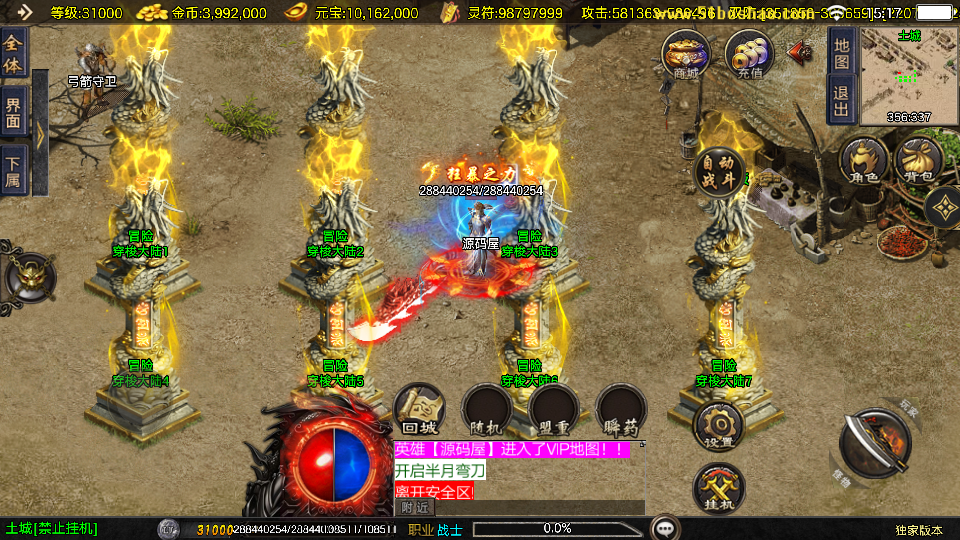Click the 退出 exit button
Image resolution: width=960 pixels, height=540 pixels.
841,100
